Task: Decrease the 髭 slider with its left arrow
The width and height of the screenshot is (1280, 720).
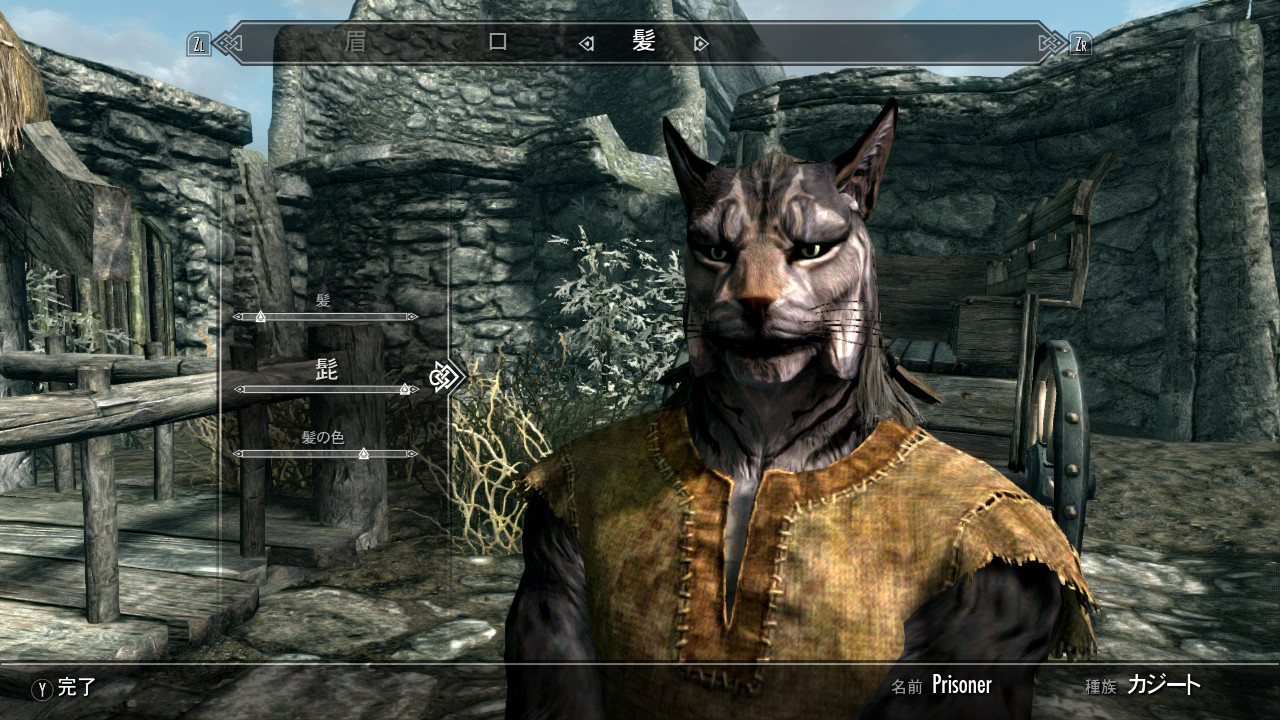Action: coord(238,389)
